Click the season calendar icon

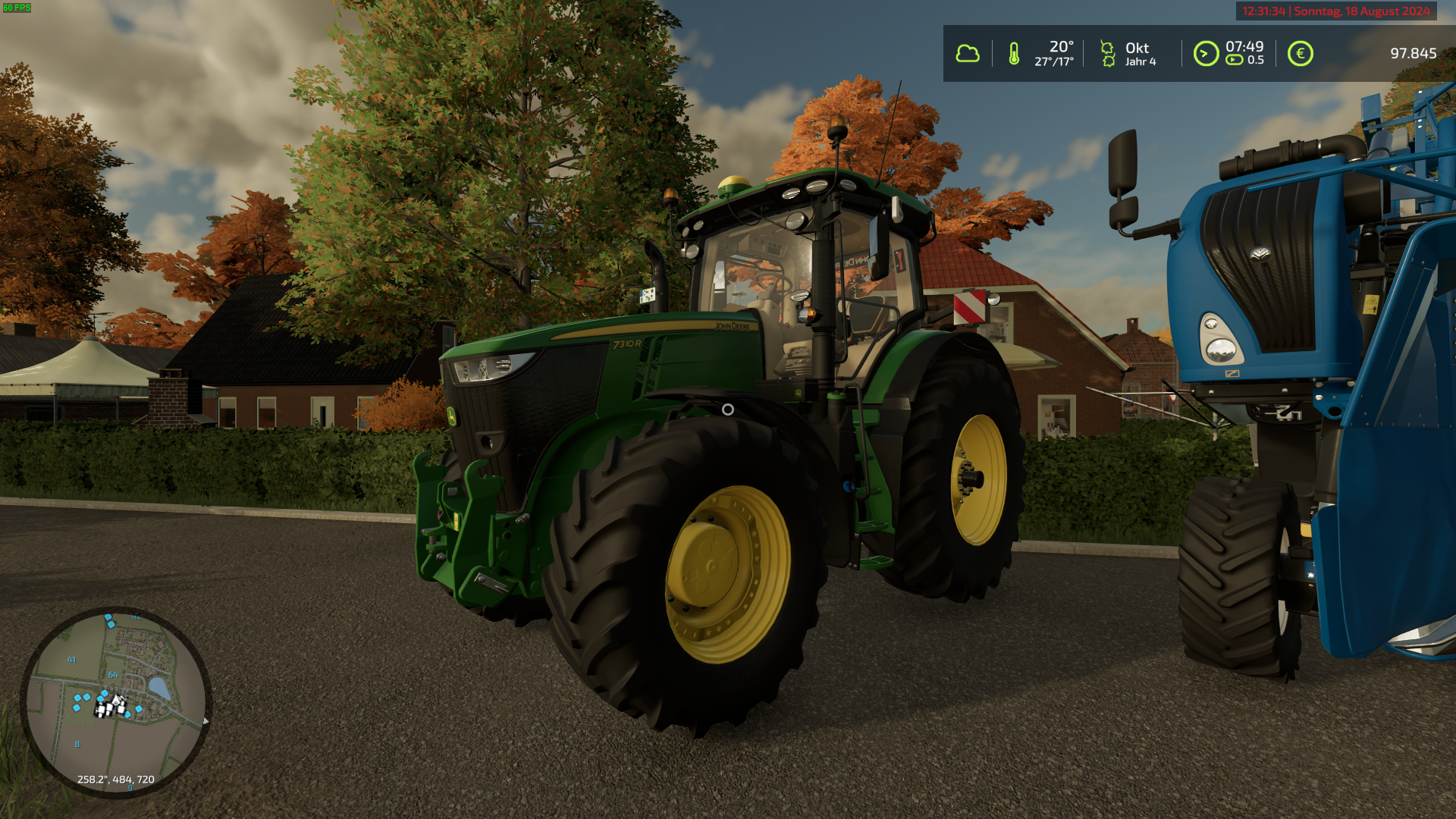pos(1108,54)
